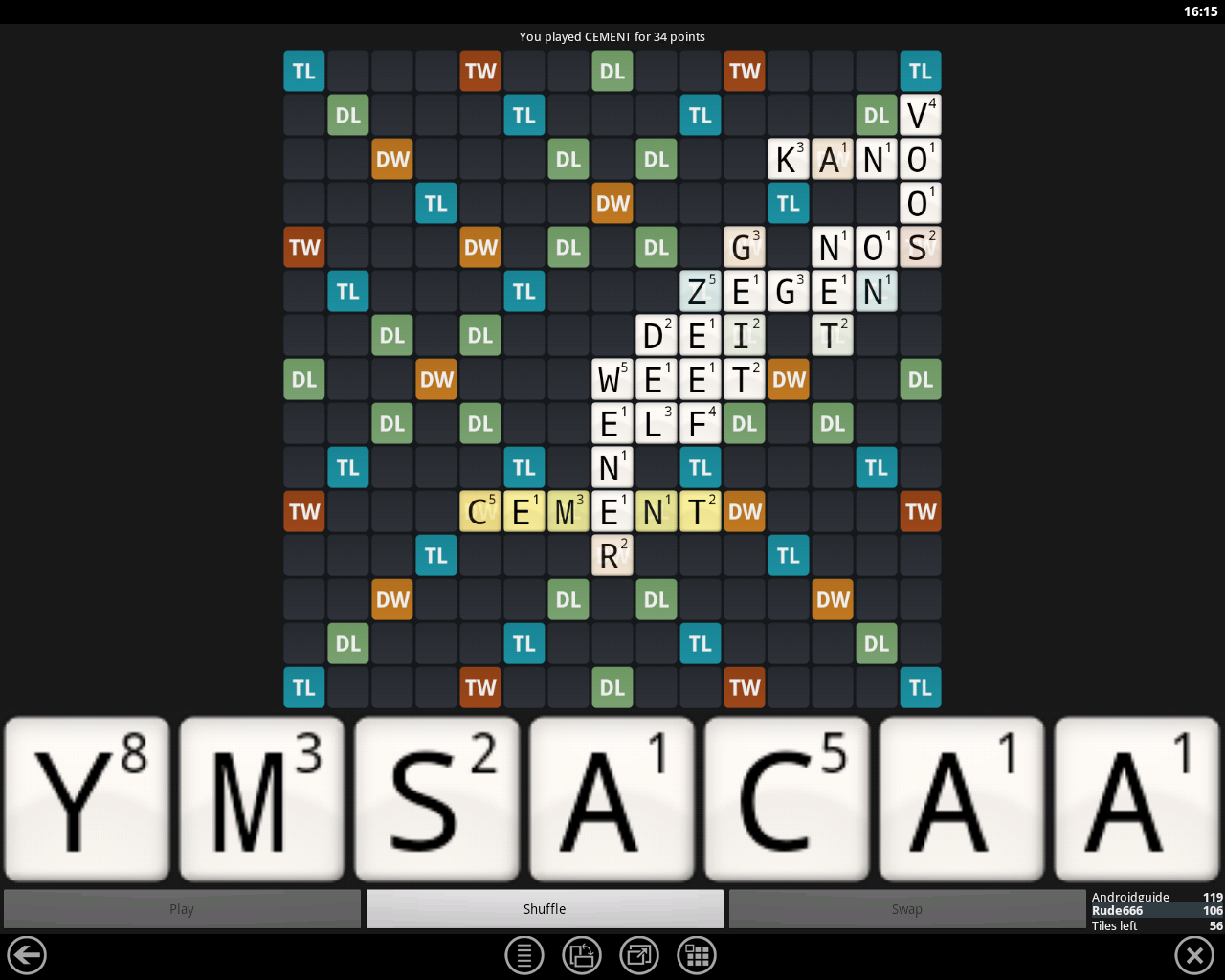Tap the rotate board icon

[x=581, y=954]
